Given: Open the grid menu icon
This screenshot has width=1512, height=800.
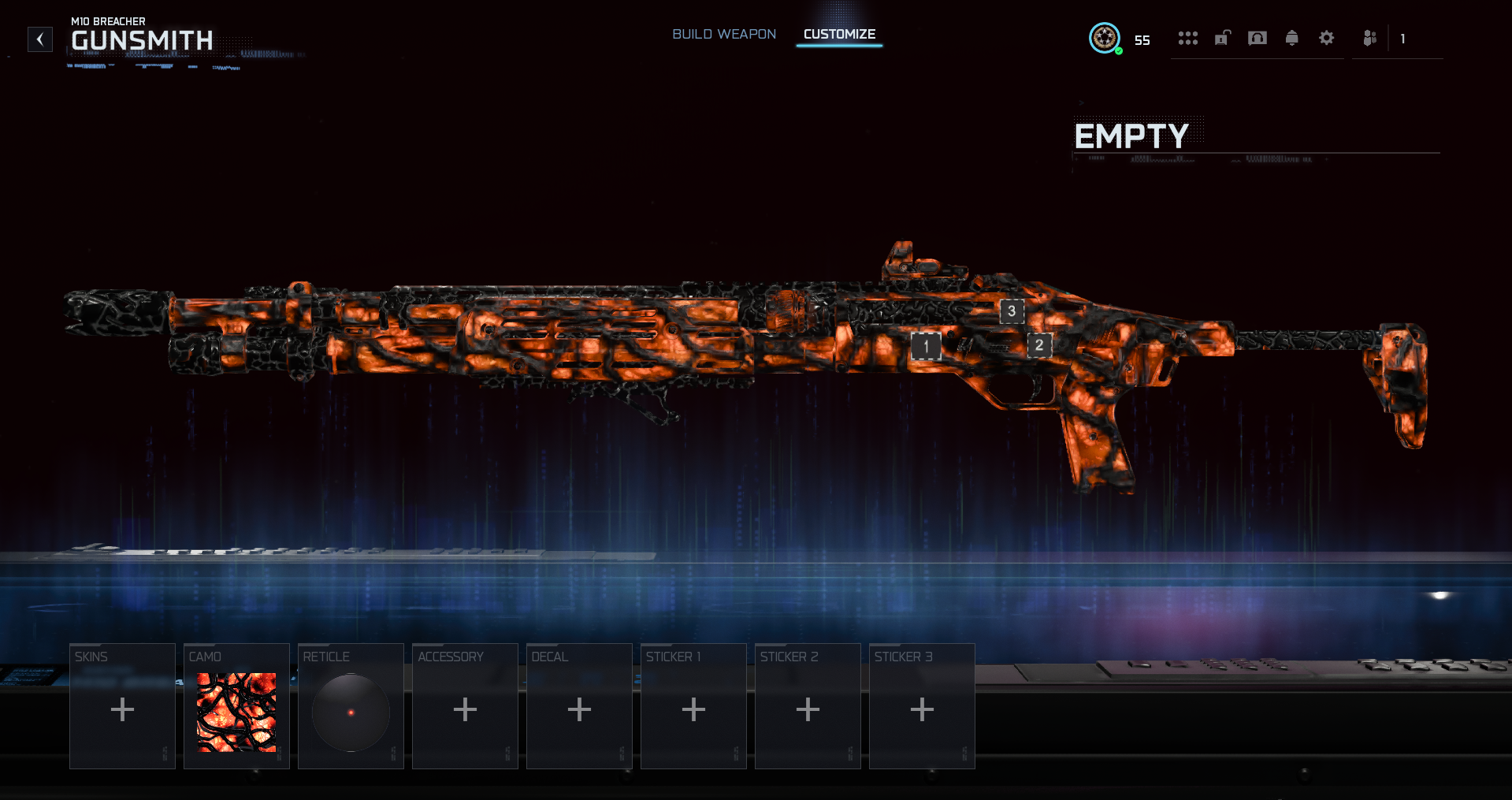Looking at the screenshot, I should 1187,38.
